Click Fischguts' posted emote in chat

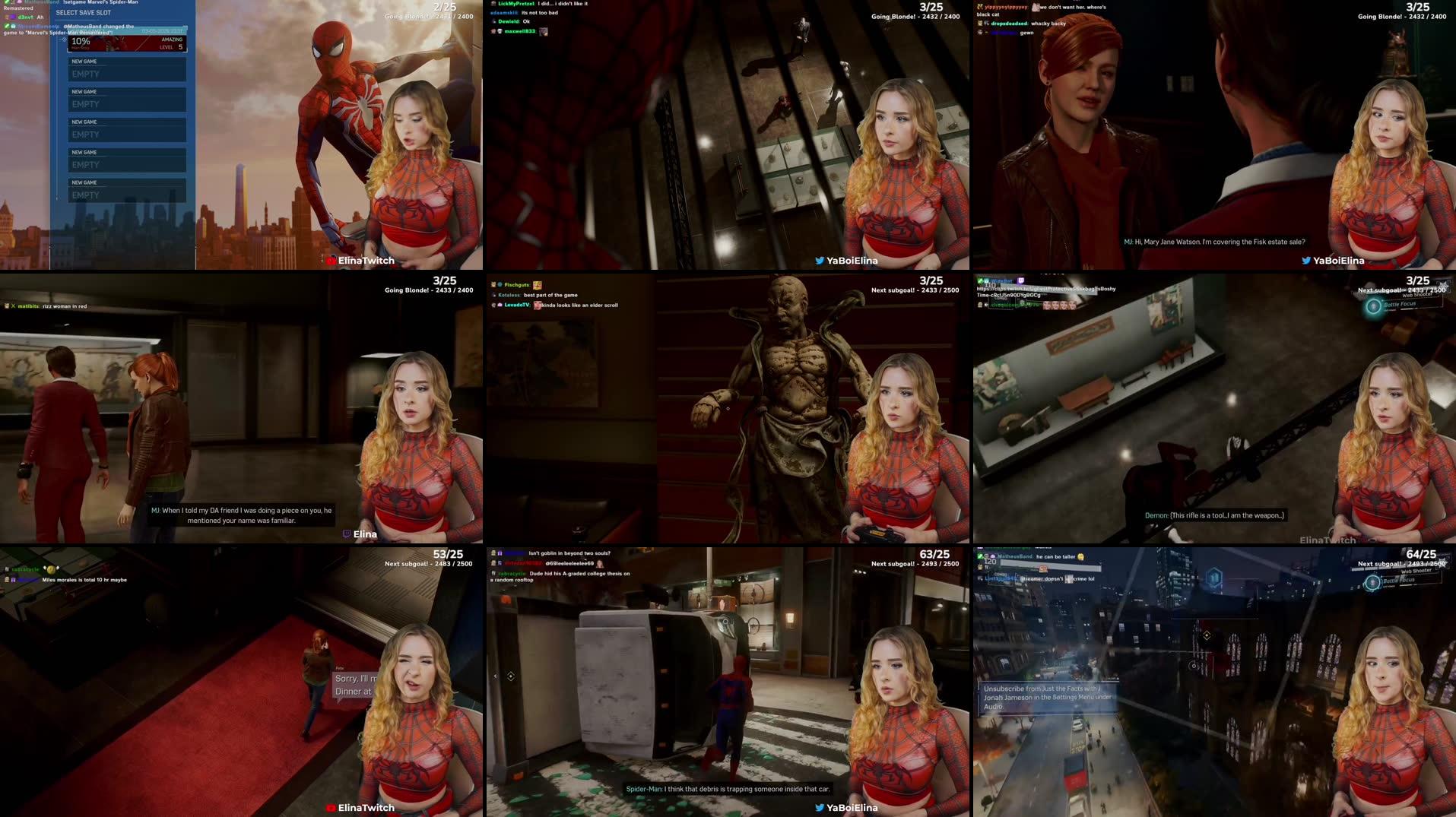[538, 286]
